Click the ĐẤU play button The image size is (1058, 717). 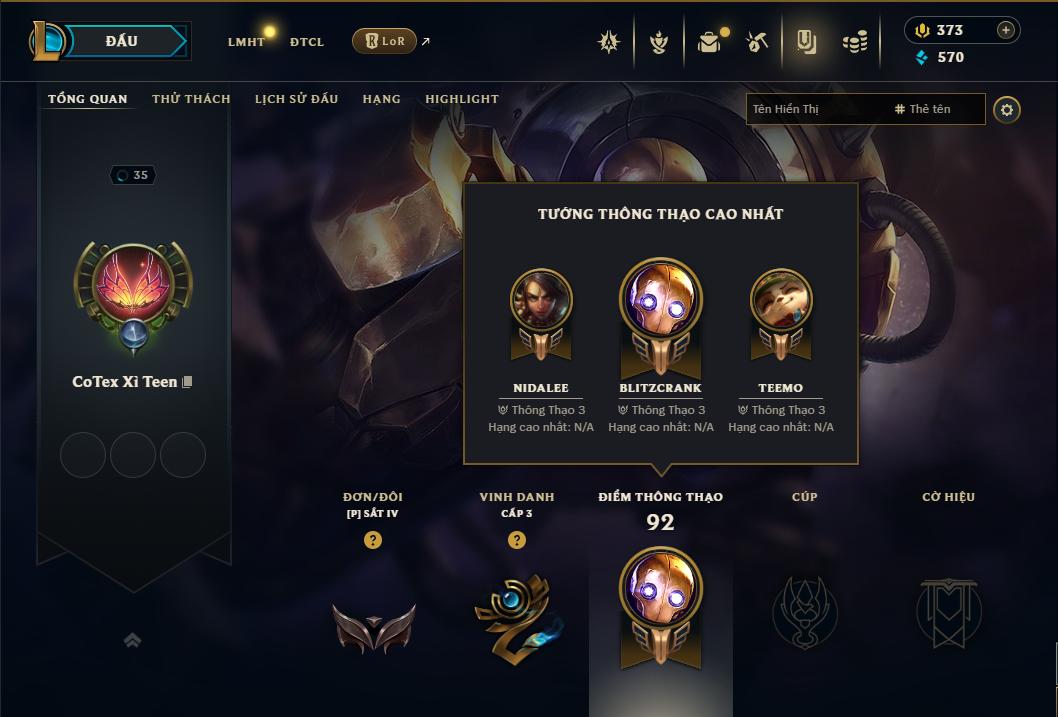pyautogui.click(x=122, y=41)
